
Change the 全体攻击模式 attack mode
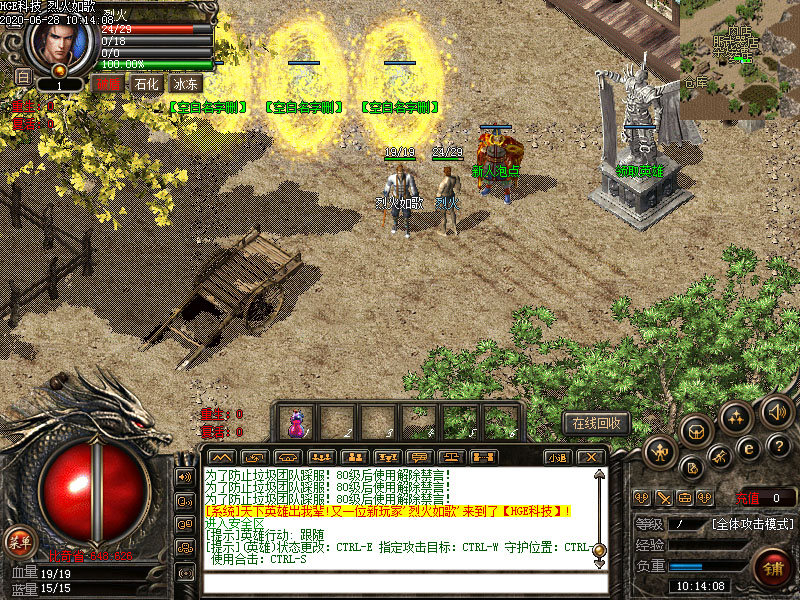753,523
